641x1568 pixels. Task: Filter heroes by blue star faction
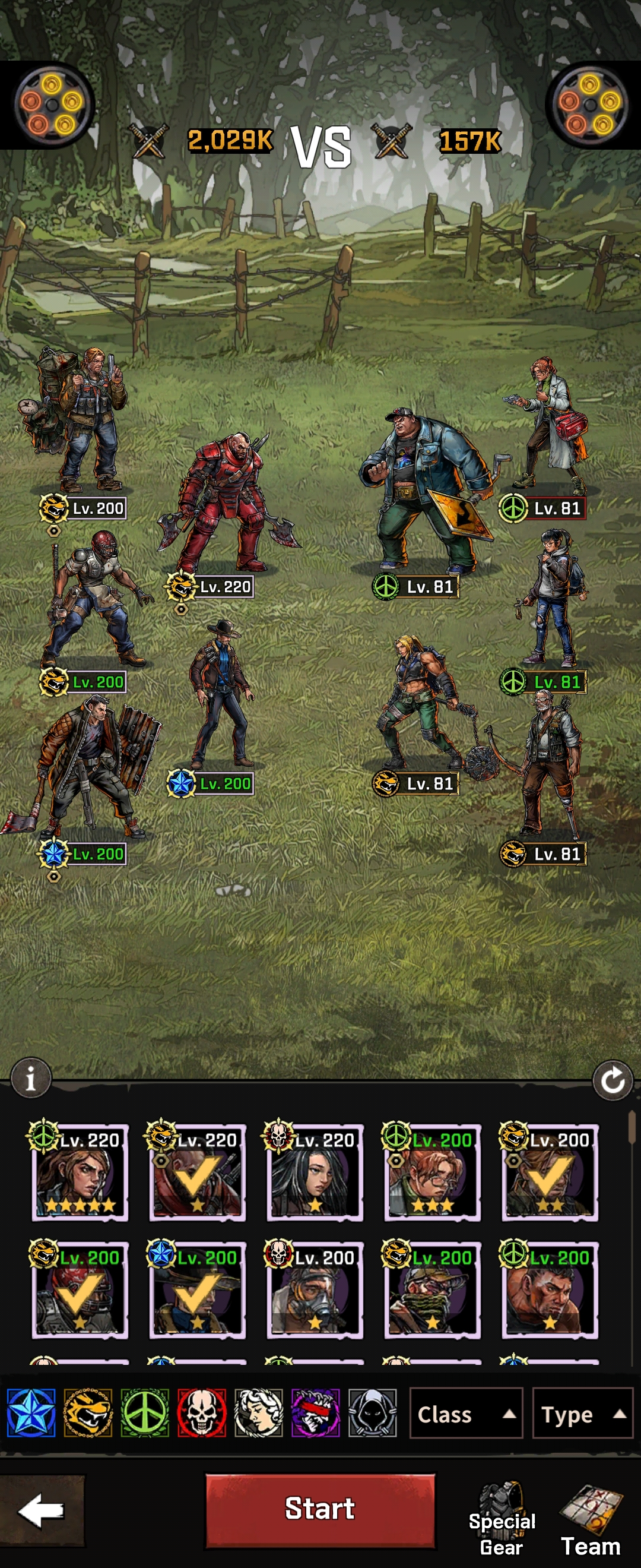31,1413
